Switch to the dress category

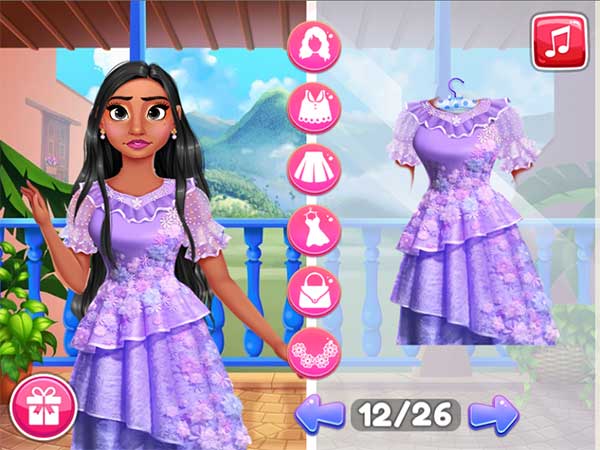click(314, 231)
